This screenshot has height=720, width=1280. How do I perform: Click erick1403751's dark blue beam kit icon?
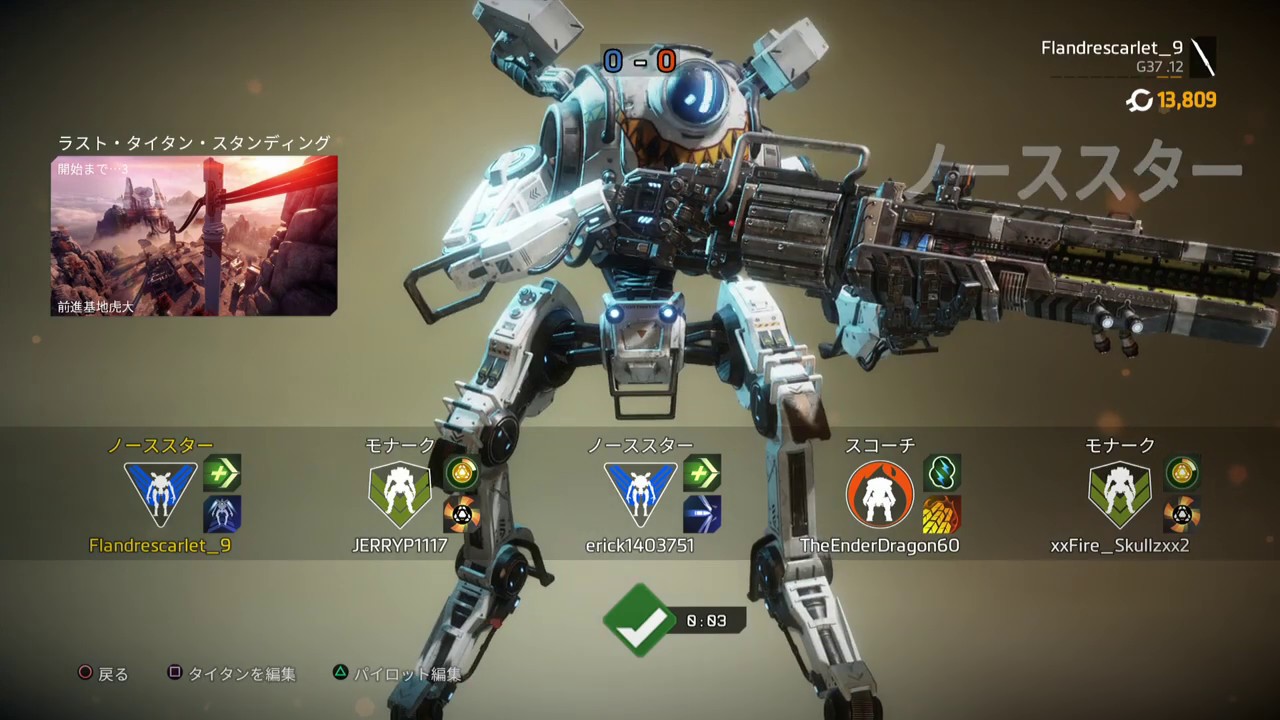(x=702, y=514)
